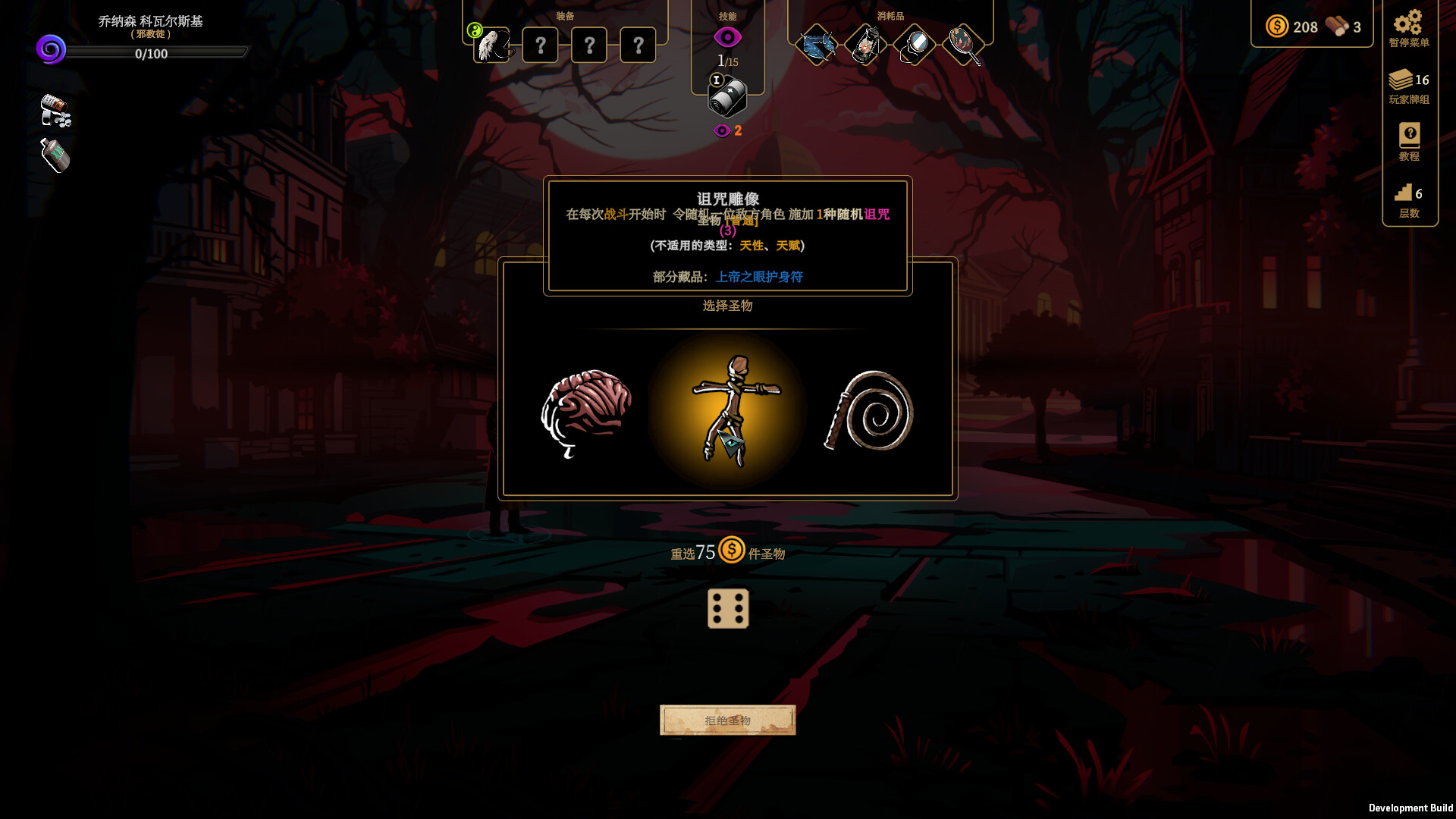This screenshot has height=819, width=1456.
Task: Select the blue feather consumable
Action: (817, 44)
